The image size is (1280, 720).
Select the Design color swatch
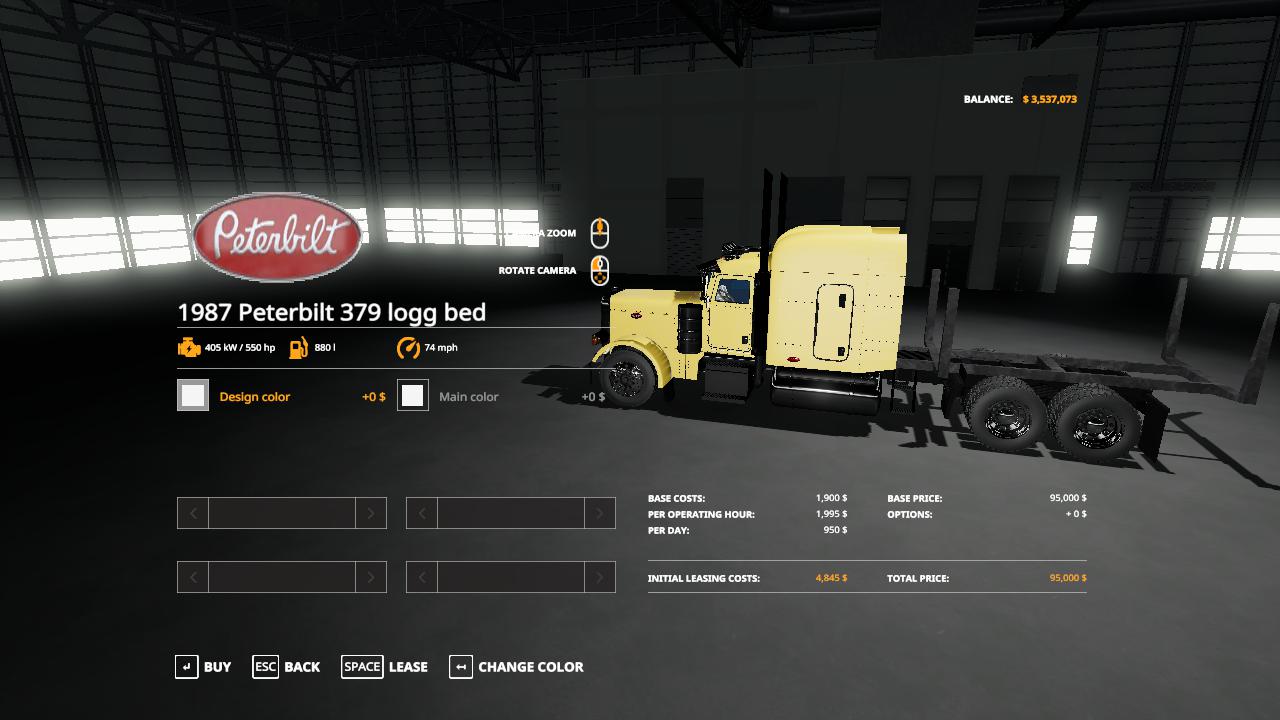[x=193, y=396]
